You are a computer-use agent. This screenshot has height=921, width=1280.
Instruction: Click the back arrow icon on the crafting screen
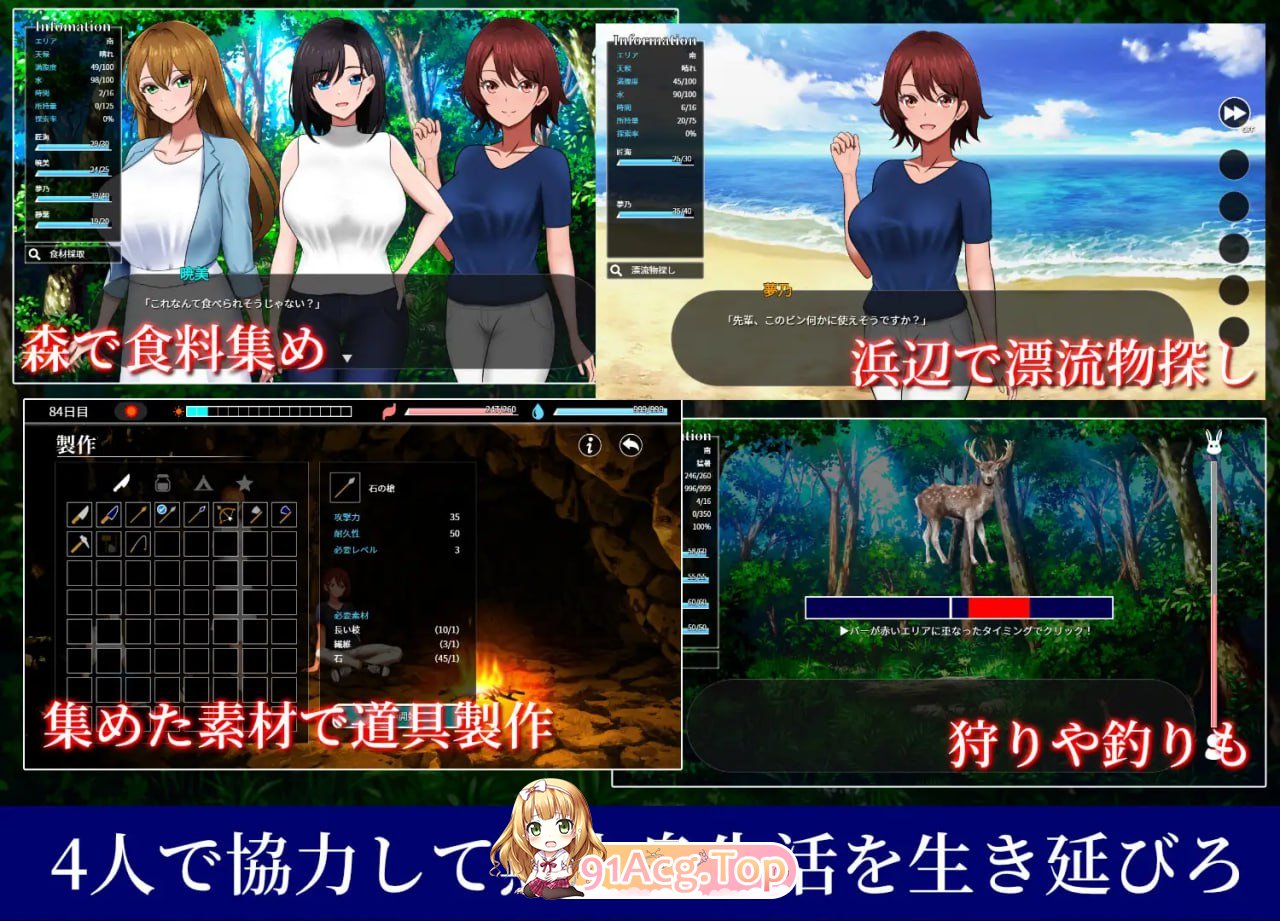[x=630, y=445]
